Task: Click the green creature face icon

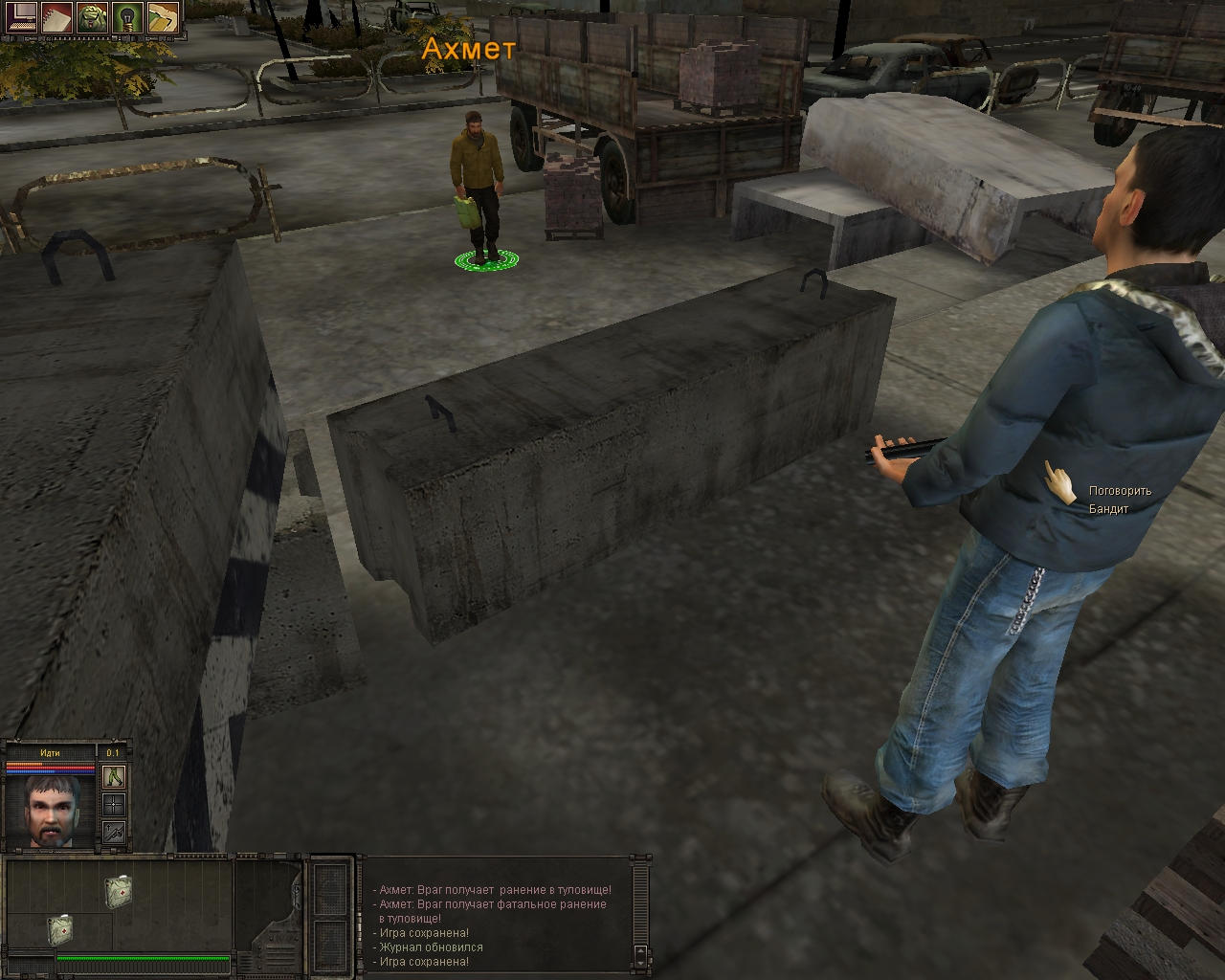Action: point(92,16)
